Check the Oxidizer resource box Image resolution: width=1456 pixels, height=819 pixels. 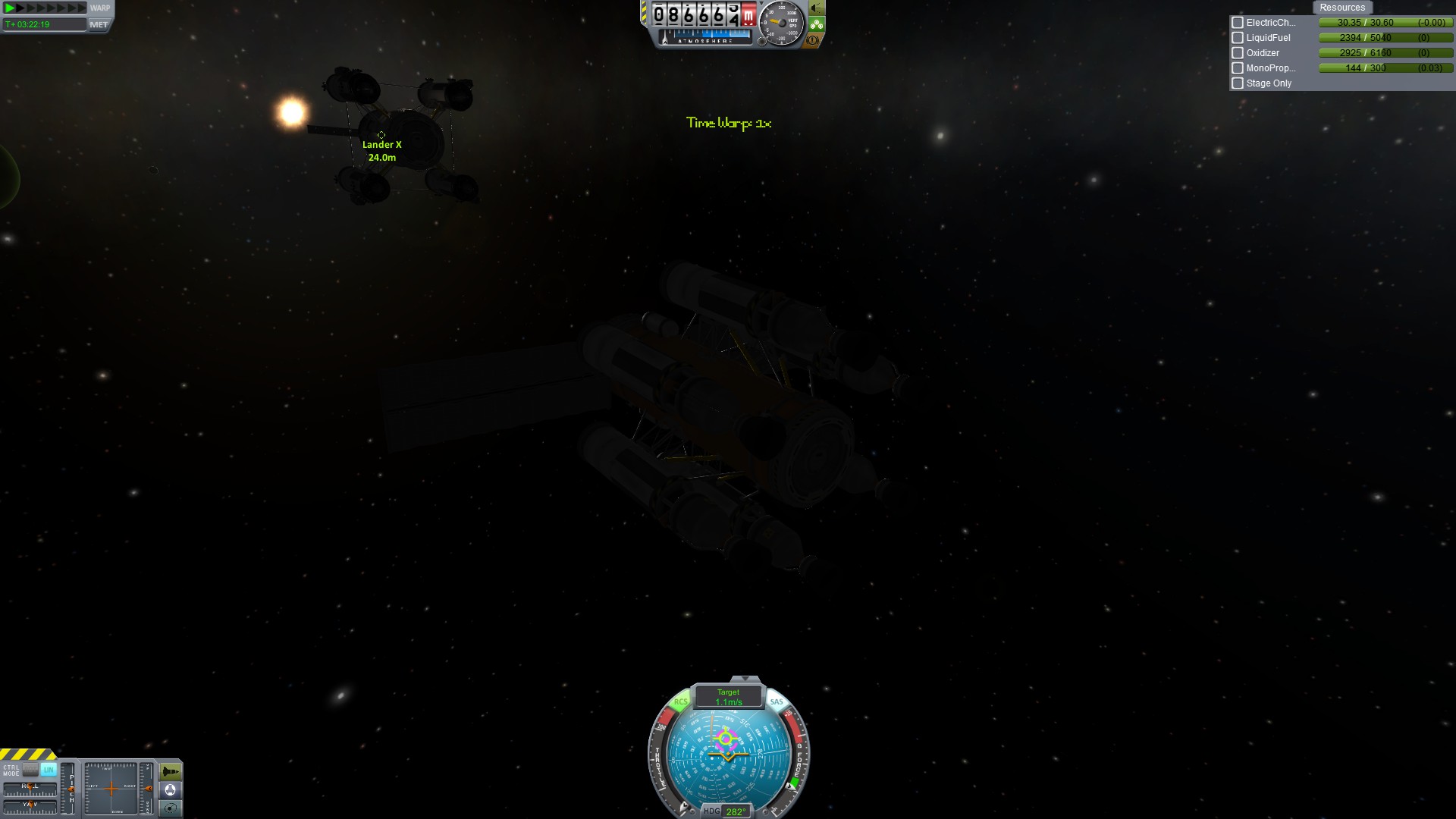click(1238, 53)
